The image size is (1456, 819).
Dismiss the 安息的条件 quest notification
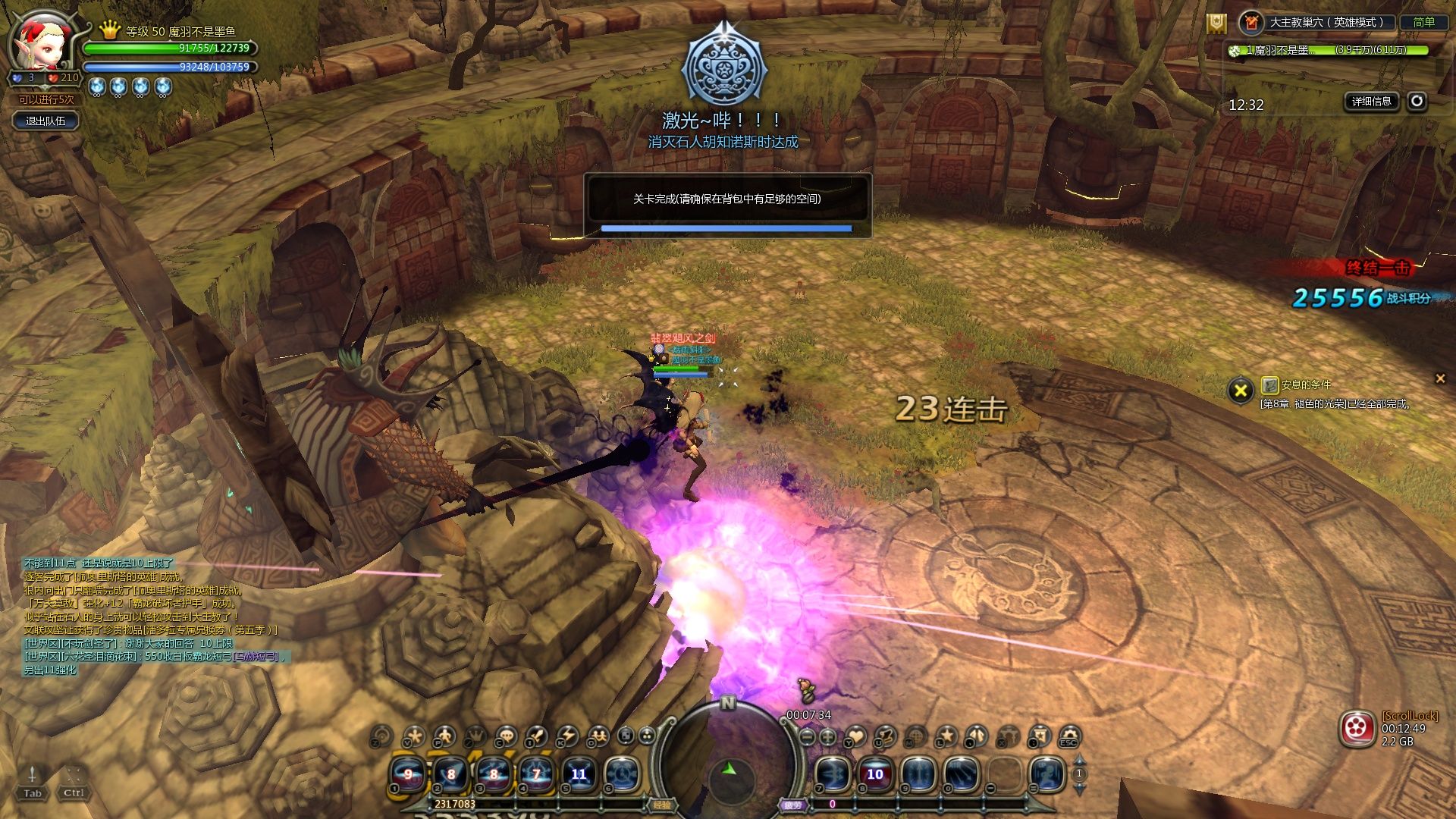coord(1440,378)
